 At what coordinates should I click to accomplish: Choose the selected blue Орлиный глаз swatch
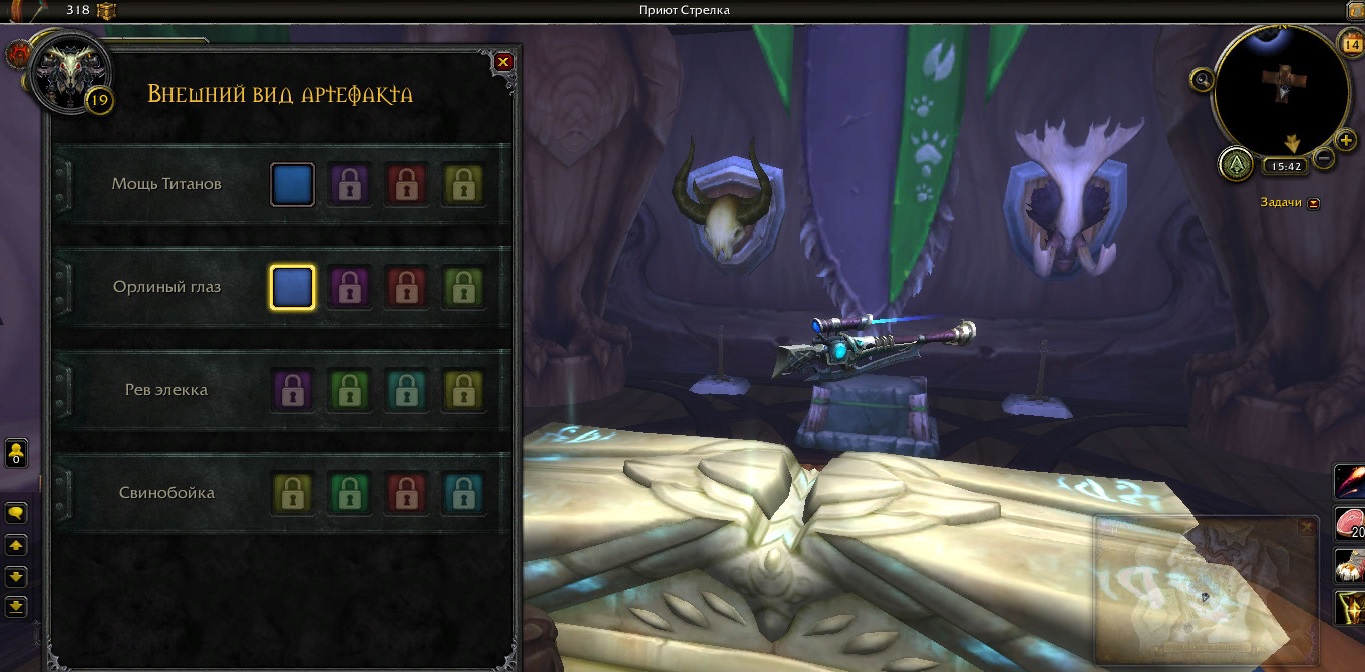(293, 287)
